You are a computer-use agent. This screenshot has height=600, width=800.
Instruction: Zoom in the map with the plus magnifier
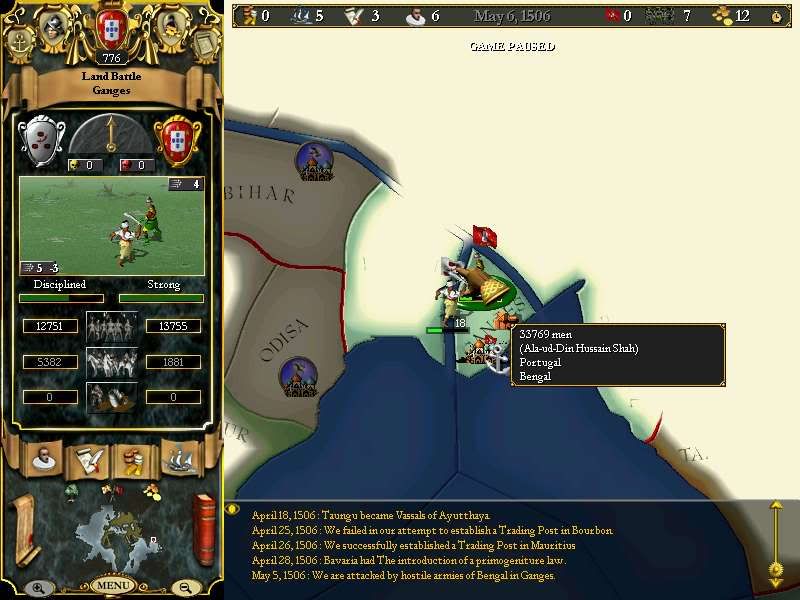[37, 588]
